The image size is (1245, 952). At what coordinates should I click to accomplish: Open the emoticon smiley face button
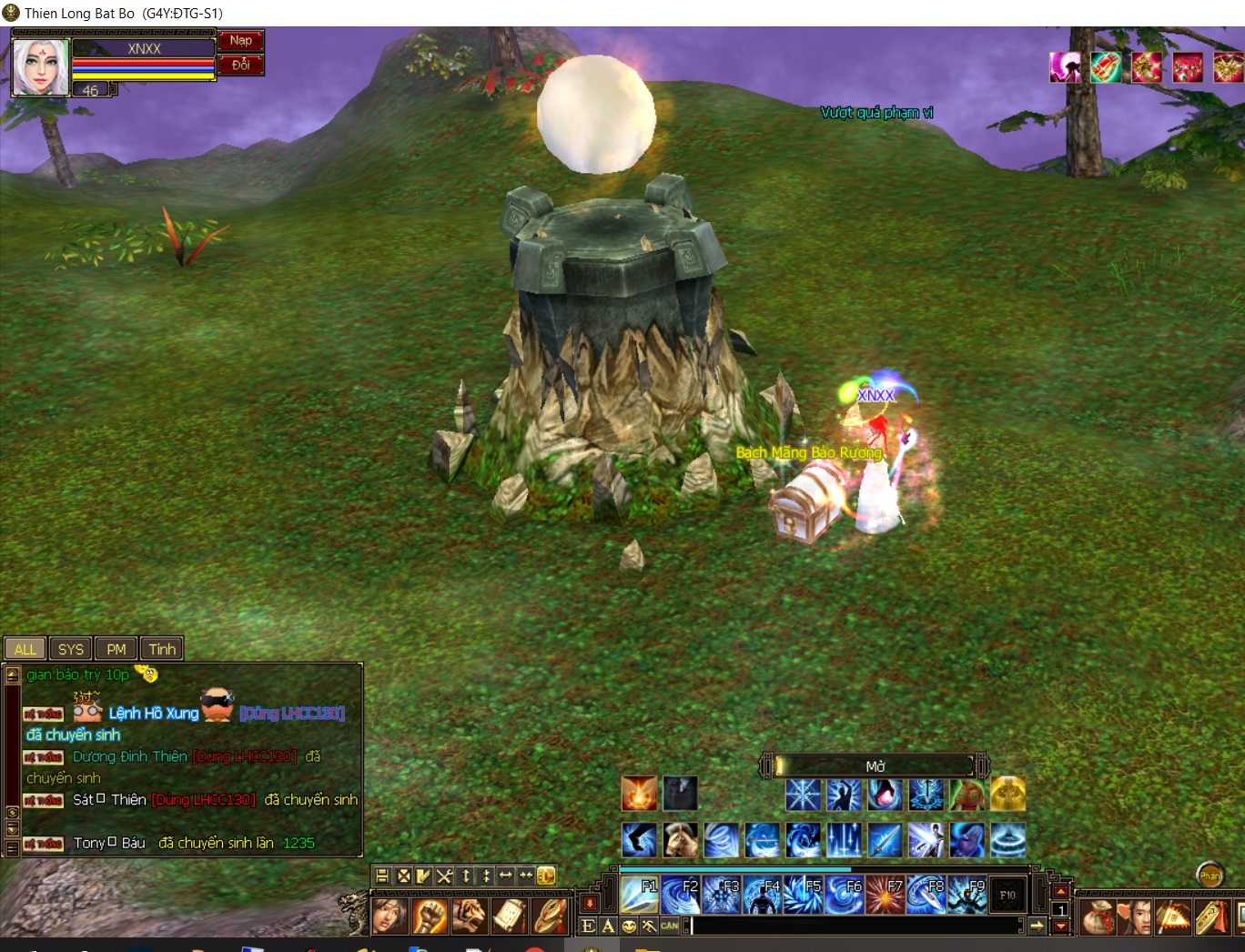(629, 927)
